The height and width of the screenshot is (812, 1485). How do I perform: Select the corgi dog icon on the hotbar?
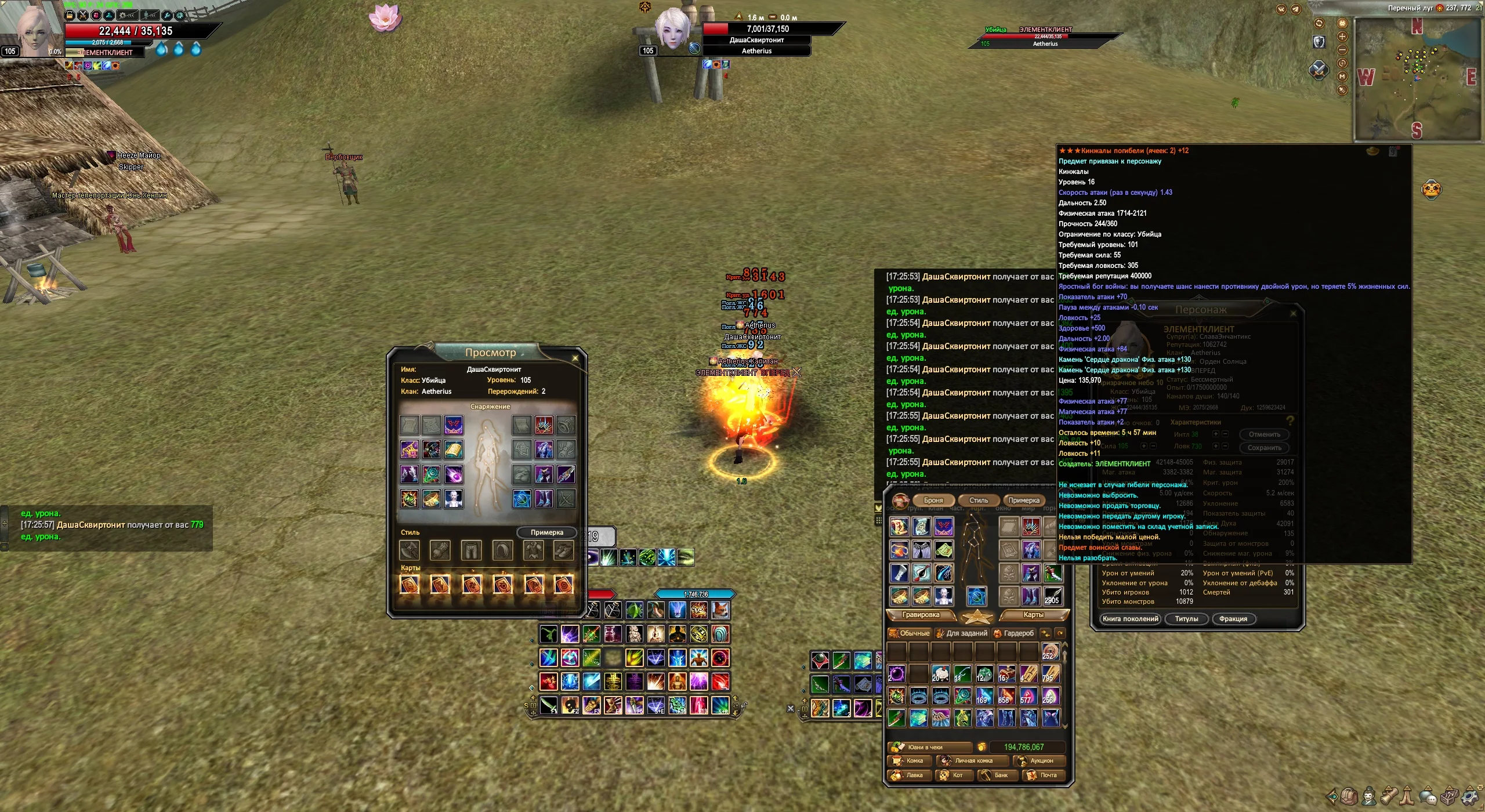tap(720, 610)
